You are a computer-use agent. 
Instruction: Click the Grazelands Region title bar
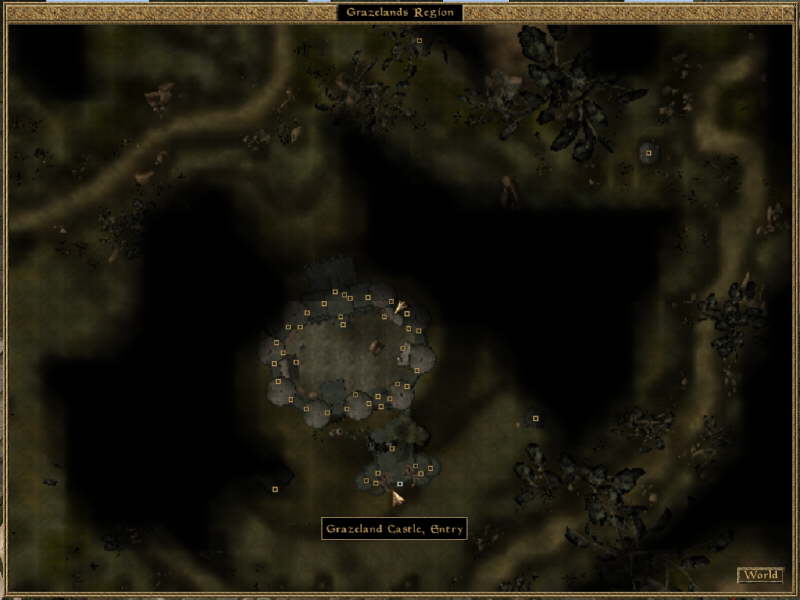[400, 12]
